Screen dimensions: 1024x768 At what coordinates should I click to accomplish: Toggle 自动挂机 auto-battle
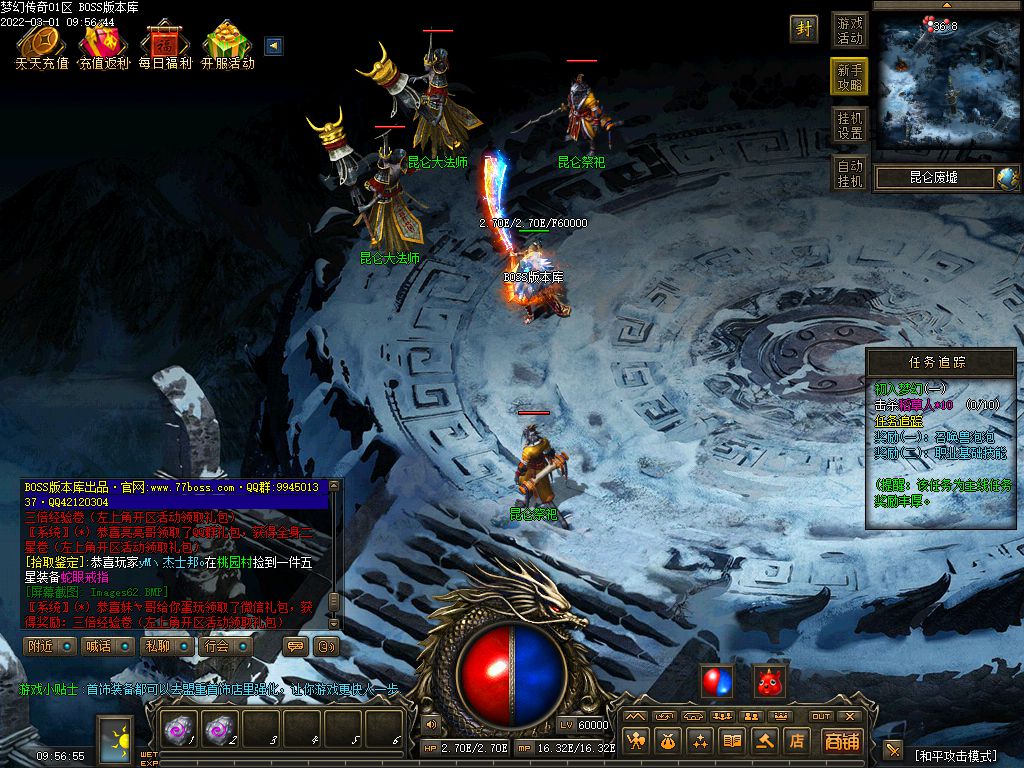pos(850,173)
